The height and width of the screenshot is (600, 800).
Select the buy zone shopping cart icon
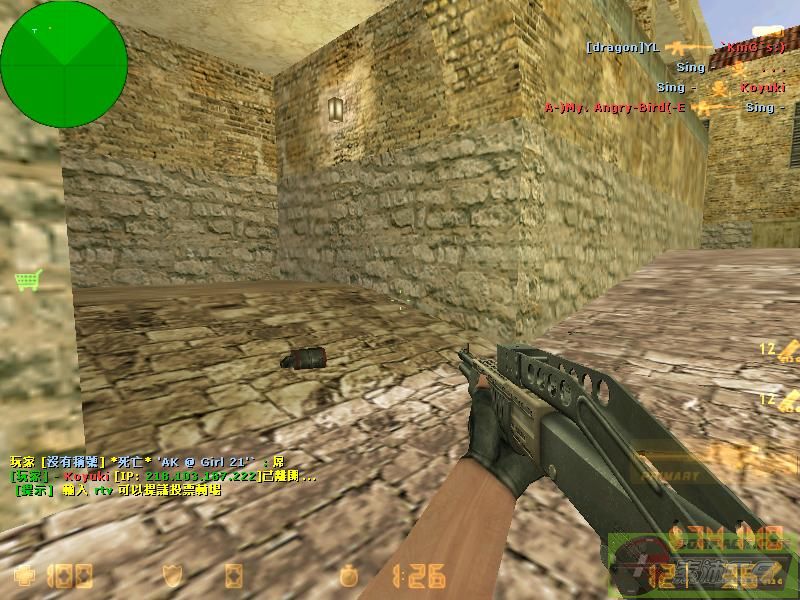click(x=27, y=280)
